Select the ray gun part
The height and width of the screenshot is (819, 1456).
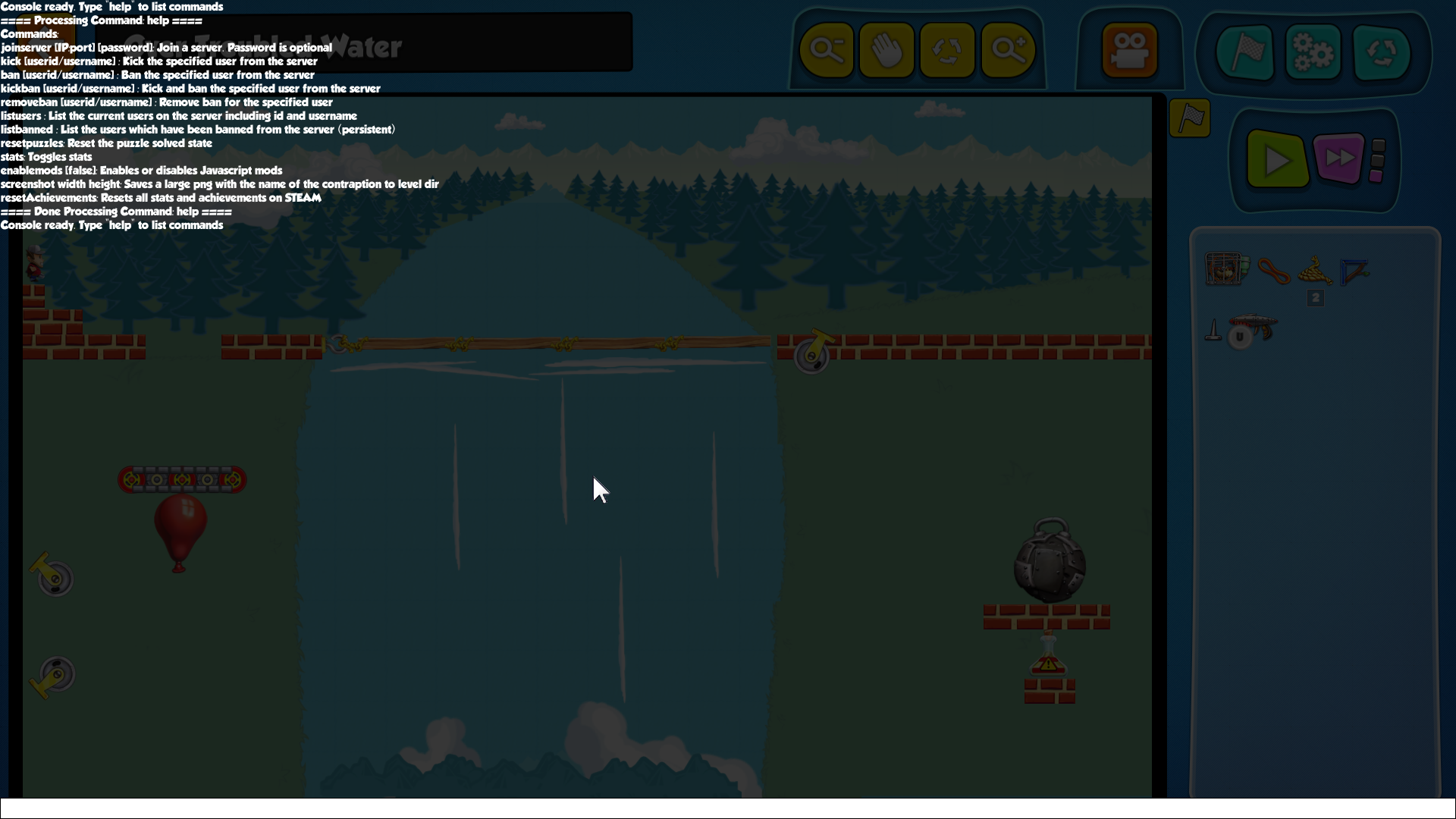click(1254, 328)
